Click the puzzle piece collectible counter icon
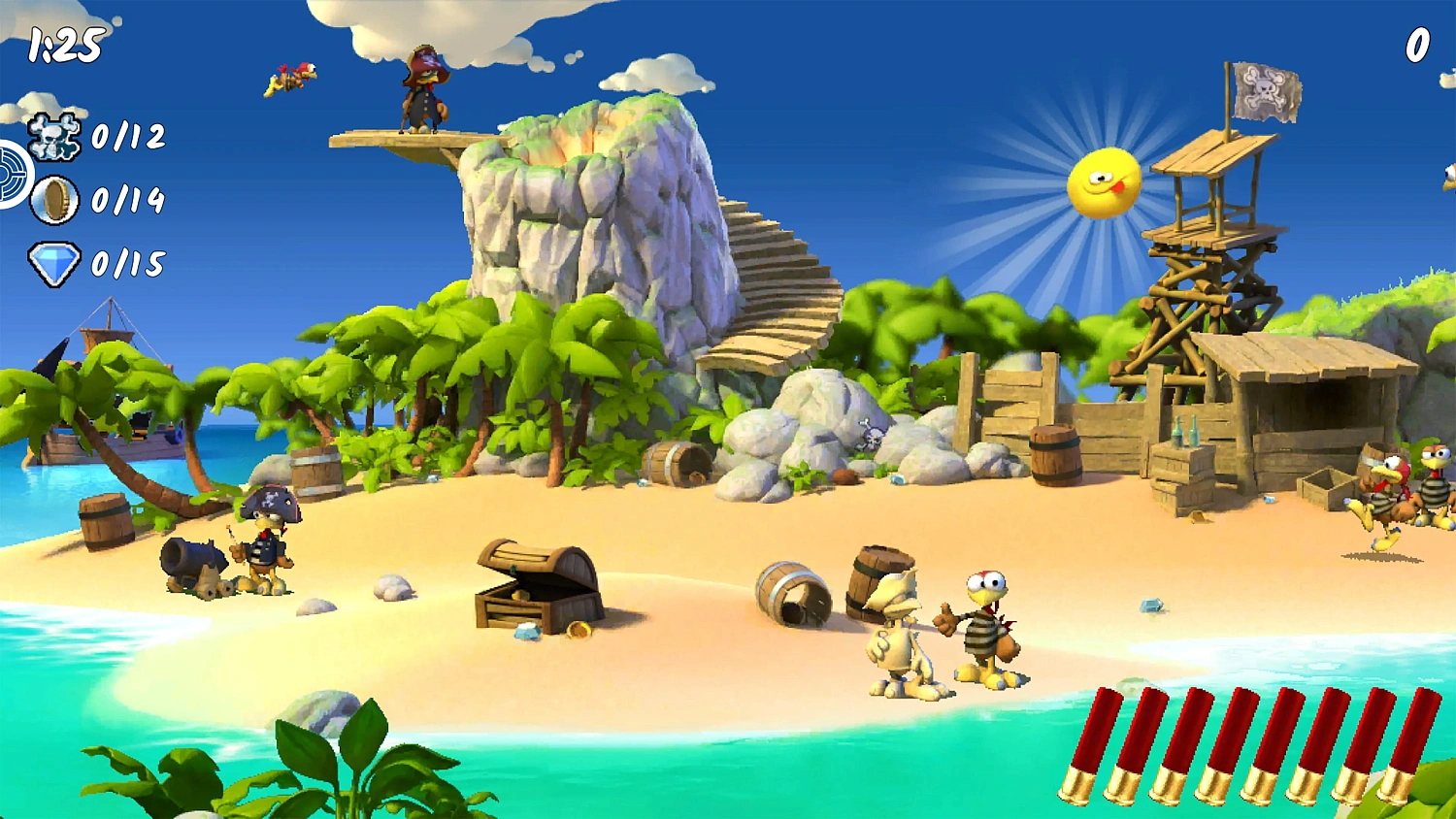1456x819 pixels. pos(55,136)
